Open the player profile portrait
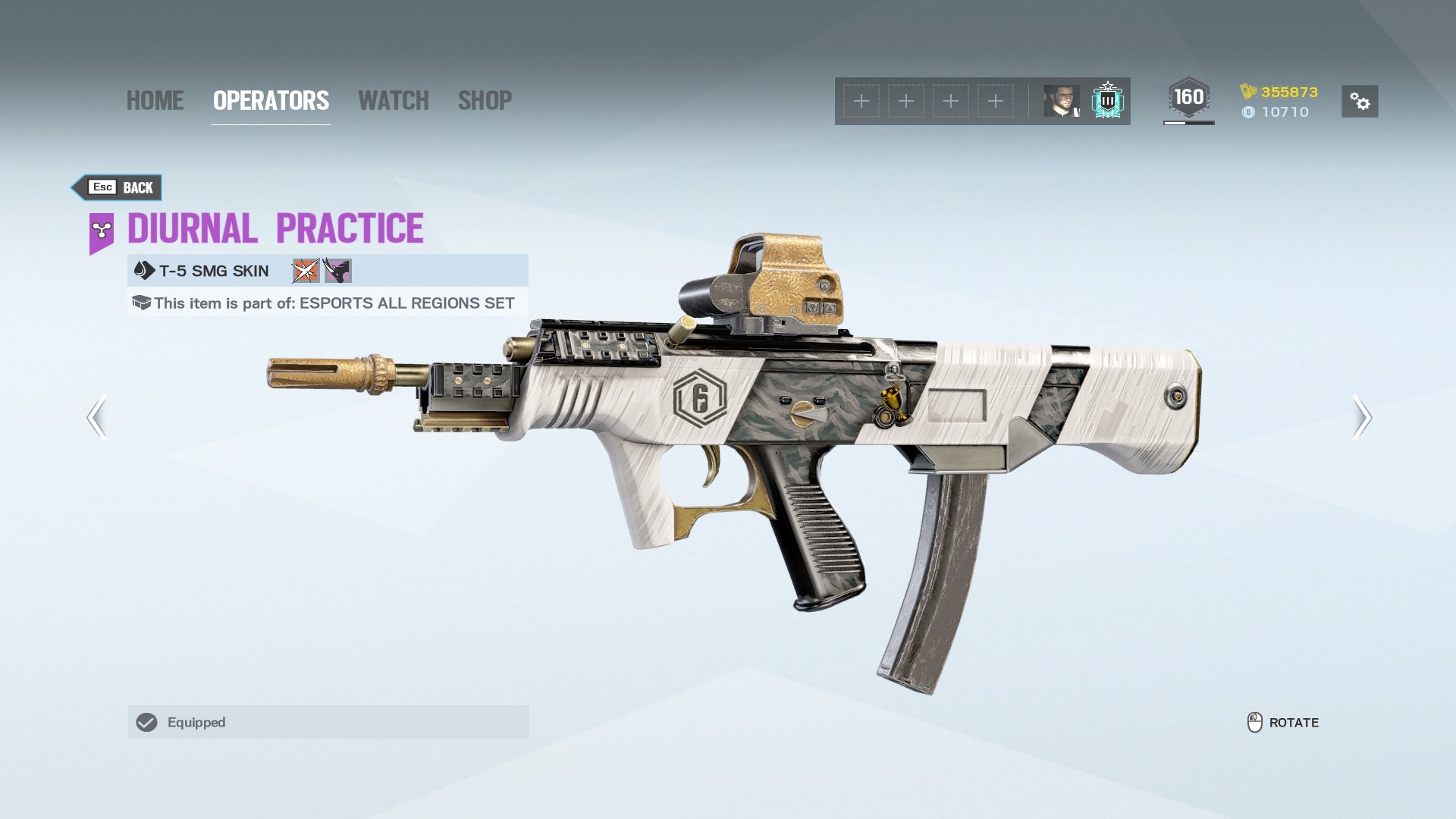 pyautogui.click(x=1061, y=102)
